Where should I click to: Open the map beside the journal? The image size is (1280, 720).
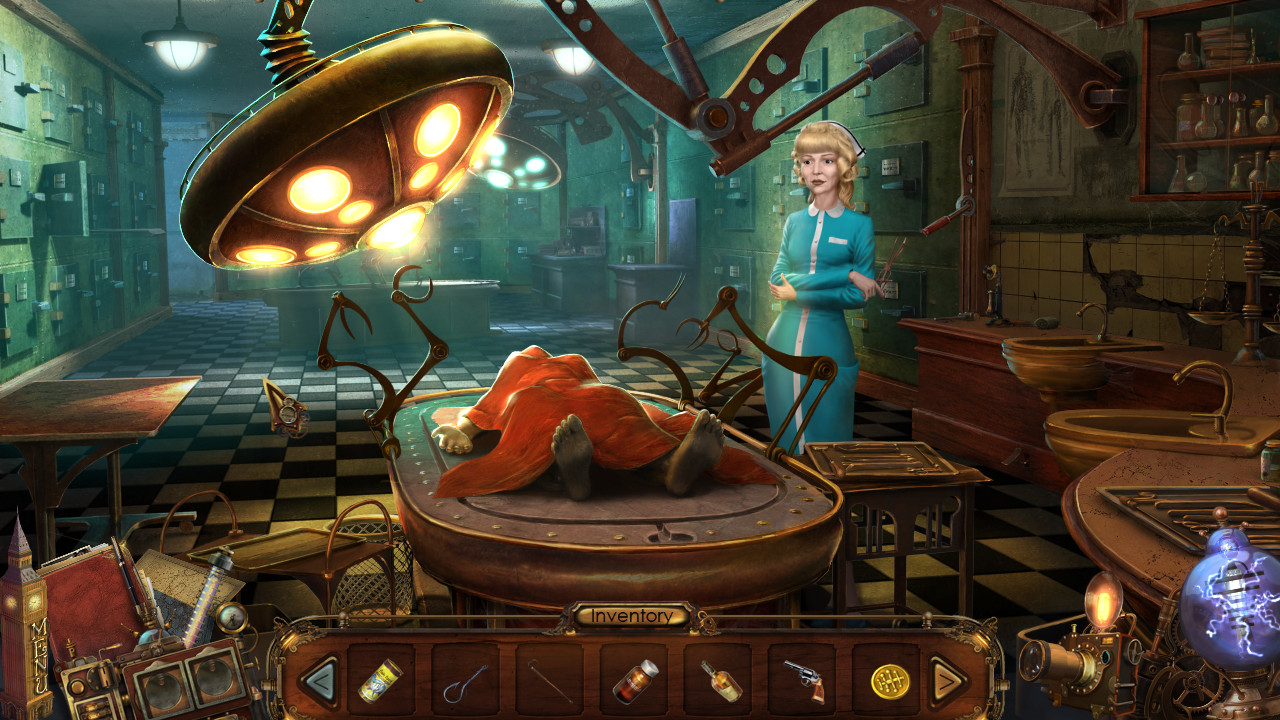point(175,578)
